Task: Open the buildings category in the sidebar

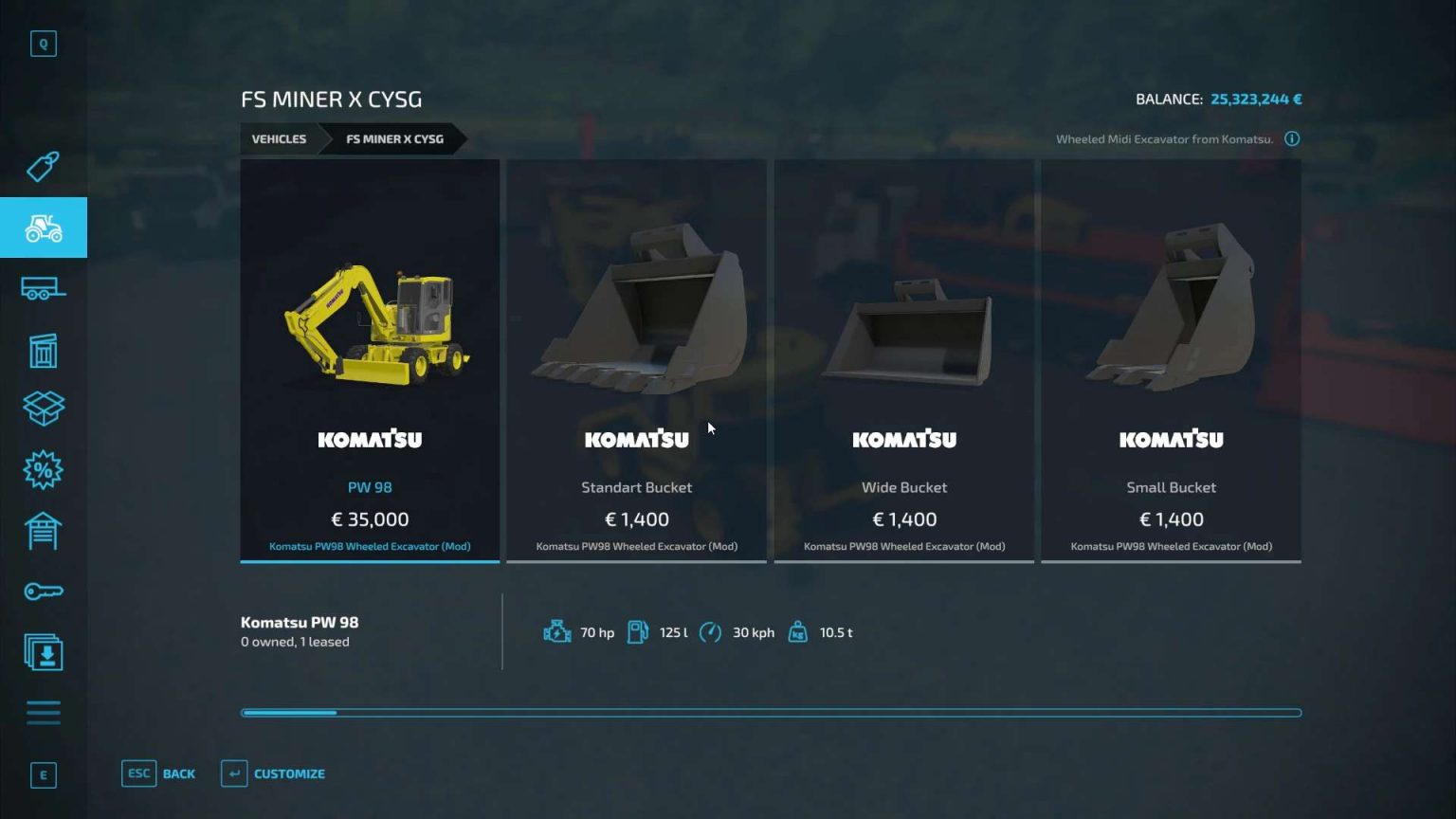Action: click(44, 350)
